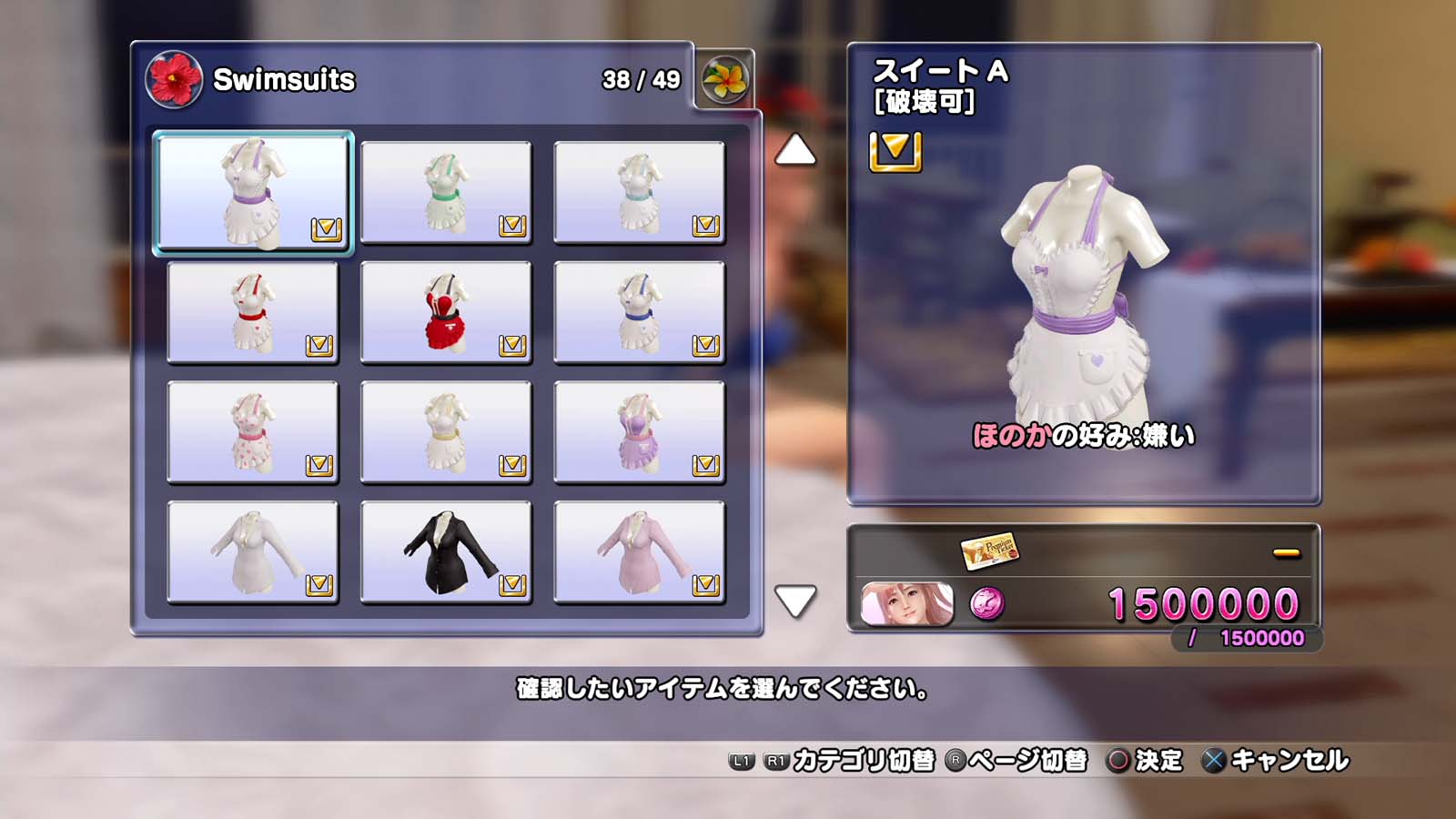Screen dimensions: 1456x819
Task: Page up with the white up arrow
Action: tap(794, 150)
